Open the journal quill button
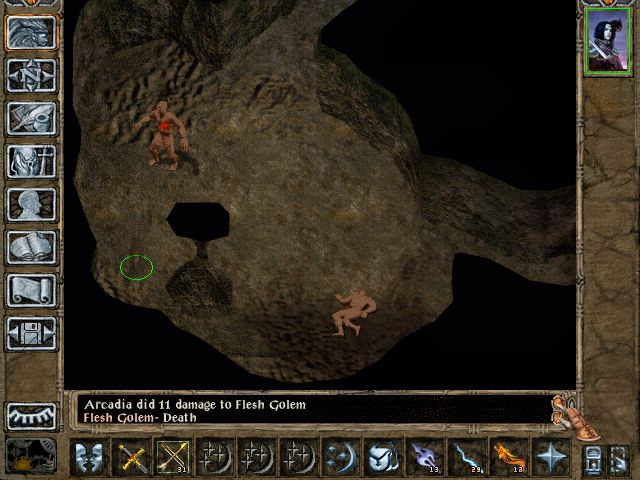The width and height of the screenshot is (640, 480). [31, 117]
